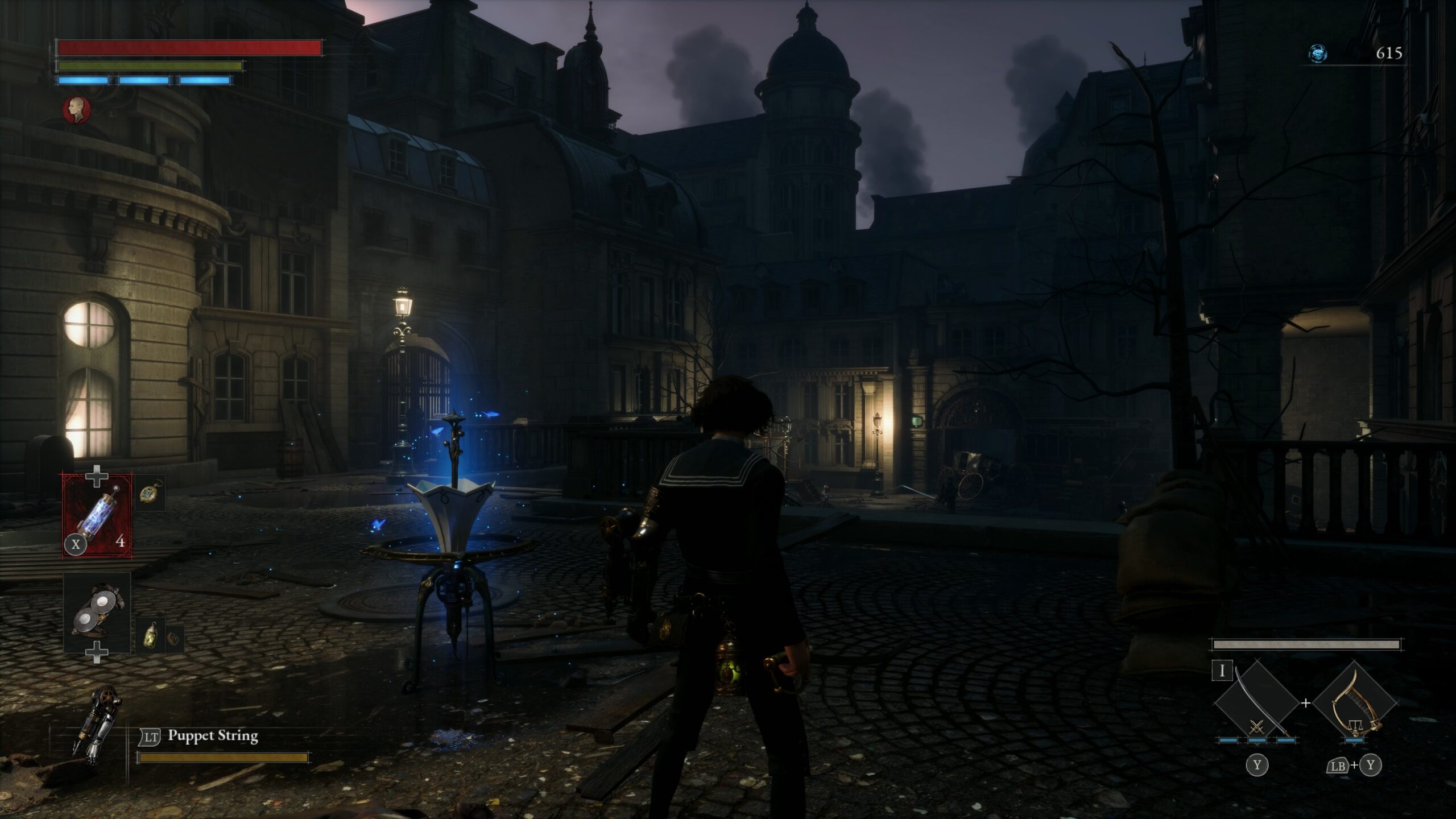Choose the pocket watch belt item
The image size is (1456, 819).
(x=151, y=492)
